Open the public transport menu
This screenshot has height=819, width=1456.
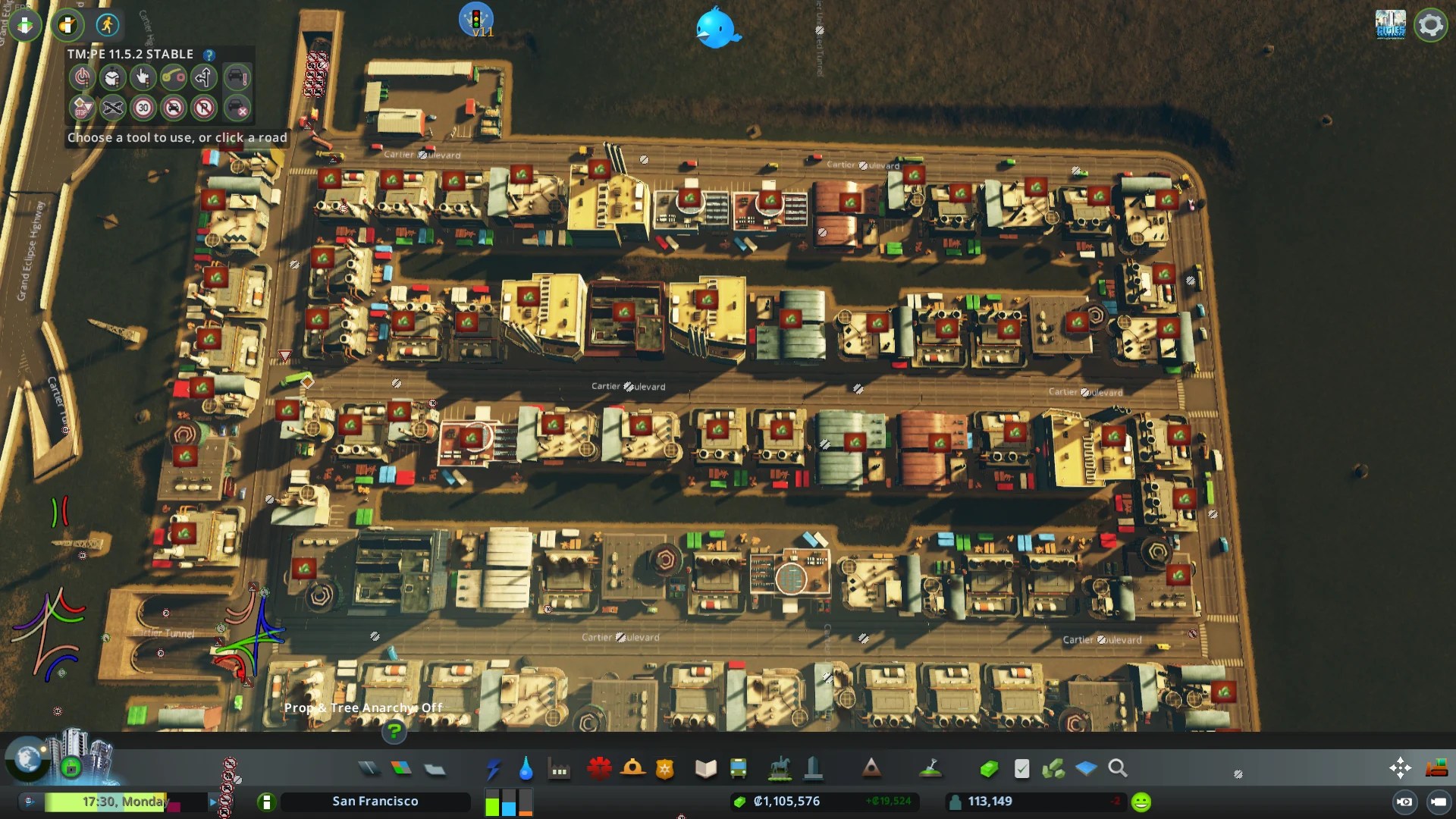click(x=738, y=768)
